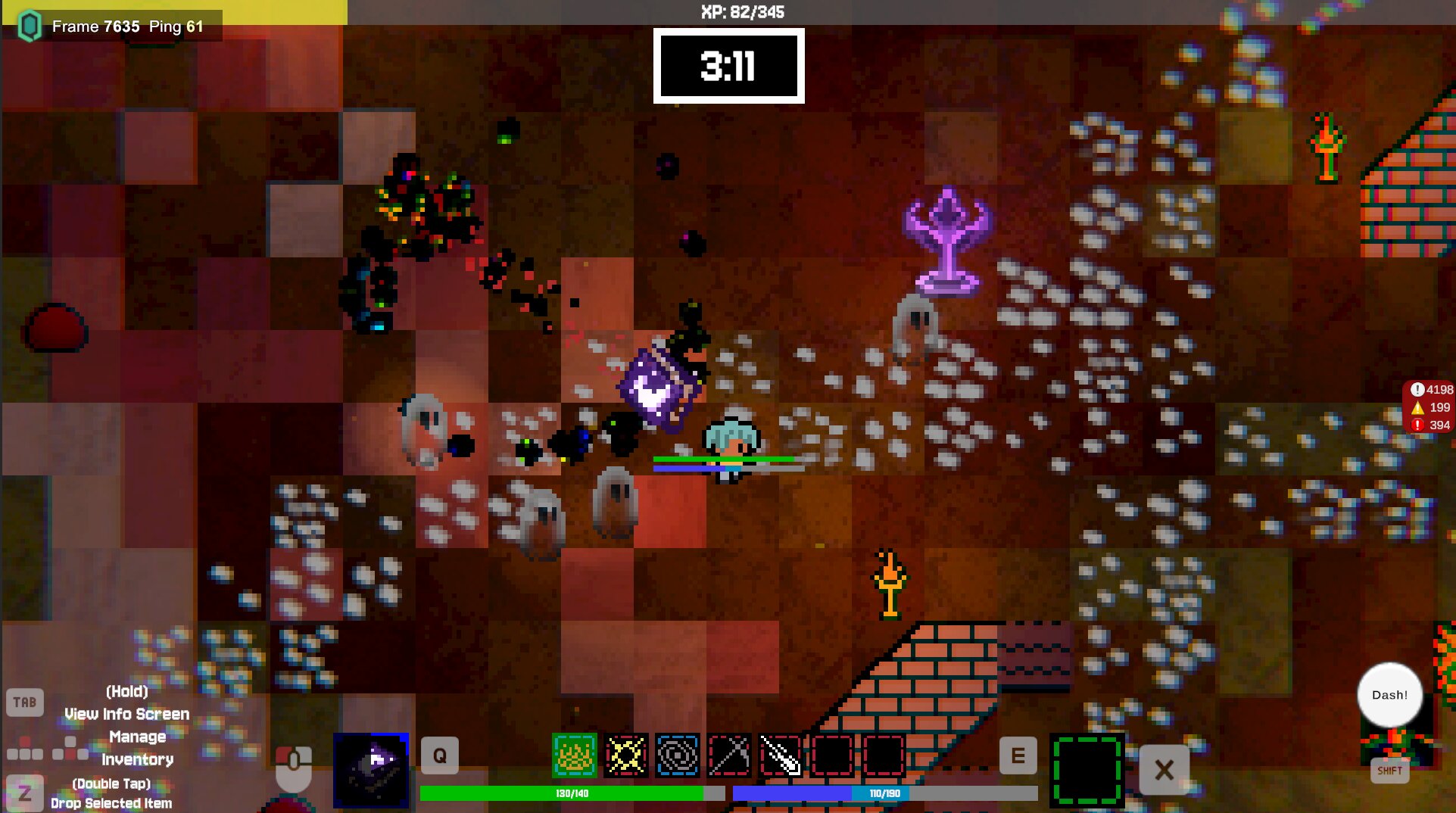Image resolution: width=1456 pixels, height=813 pixels.
Task: Select the yellow crossed spark item slot
Action: 626,755
